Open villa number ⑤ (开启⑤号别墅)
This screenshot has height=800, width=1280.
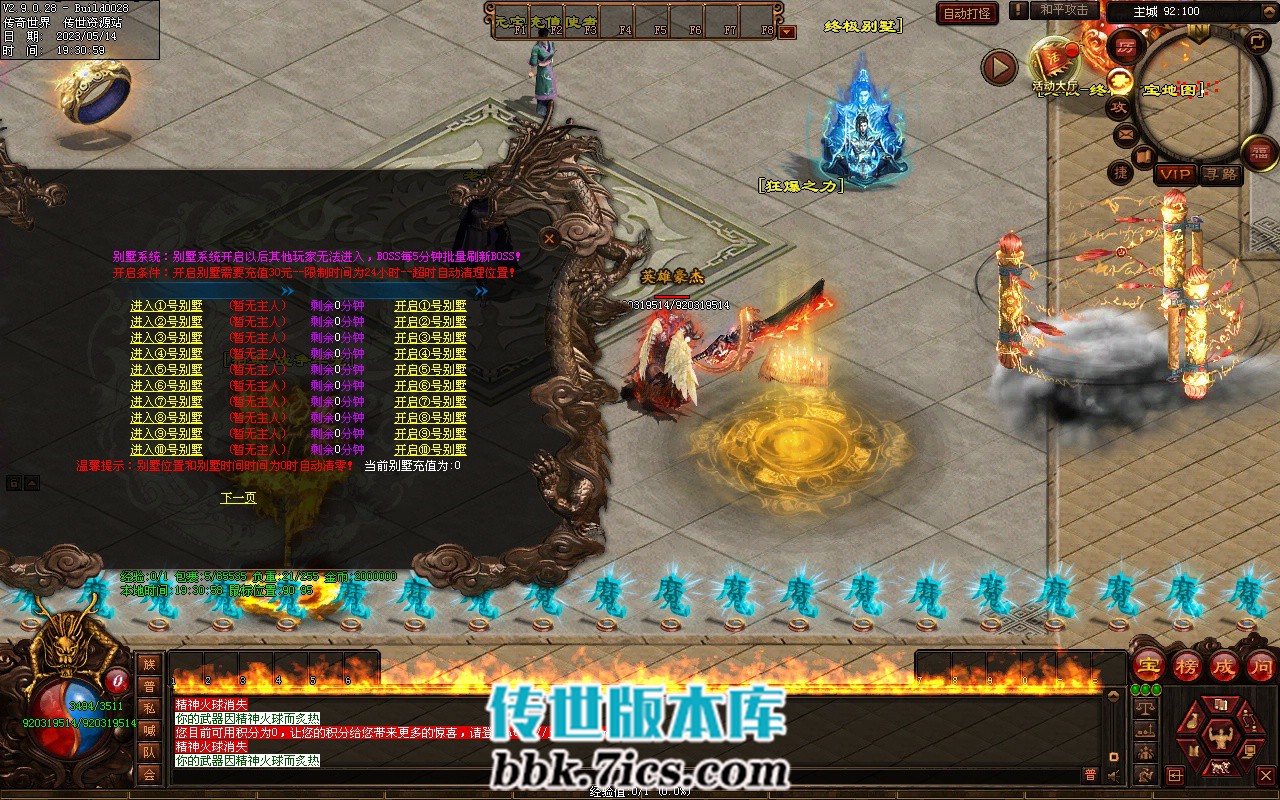pyautogui.click(x=430, y=370)
